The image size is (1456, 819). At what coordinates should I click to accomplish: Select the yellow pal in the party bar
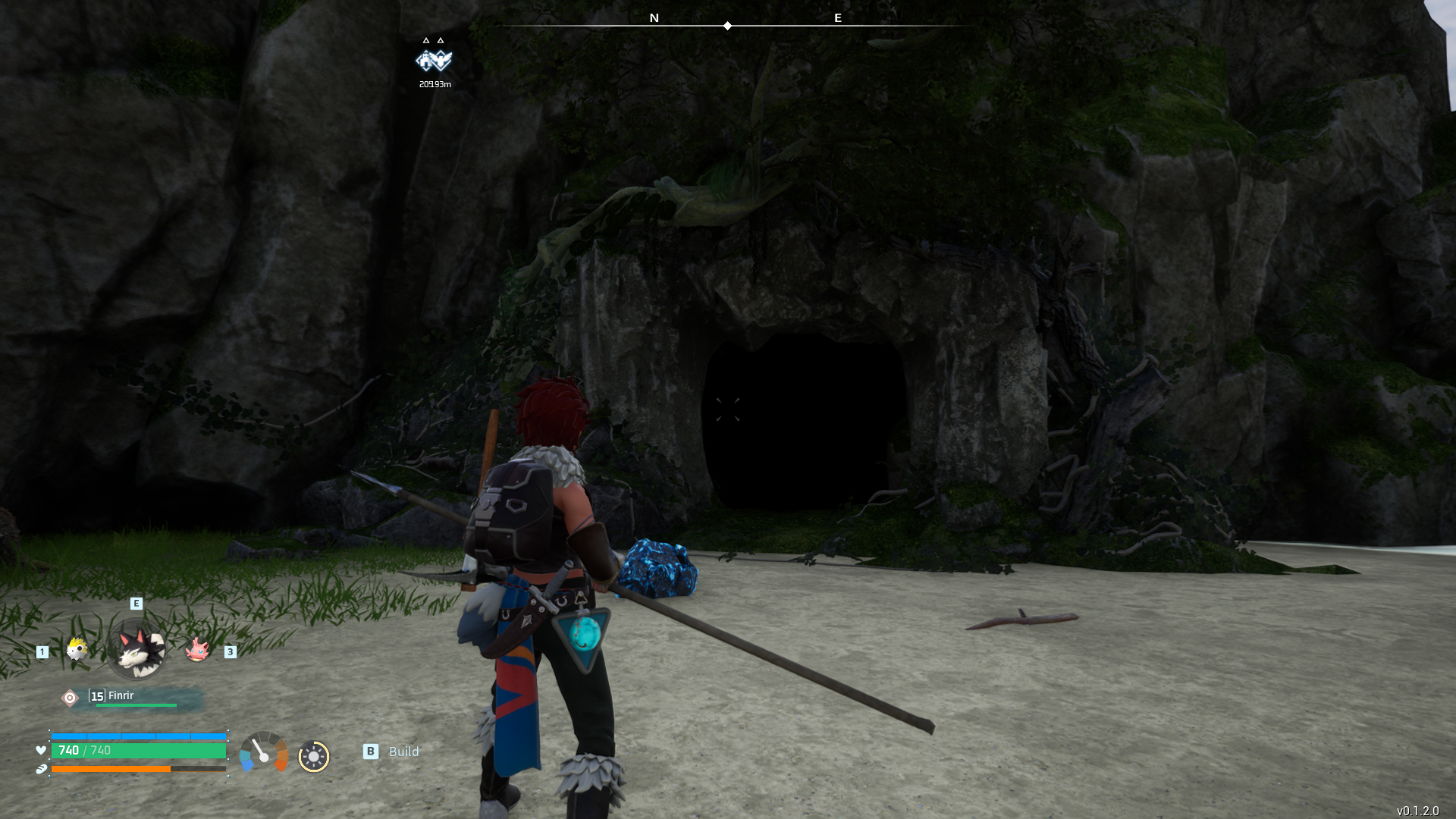77,649
